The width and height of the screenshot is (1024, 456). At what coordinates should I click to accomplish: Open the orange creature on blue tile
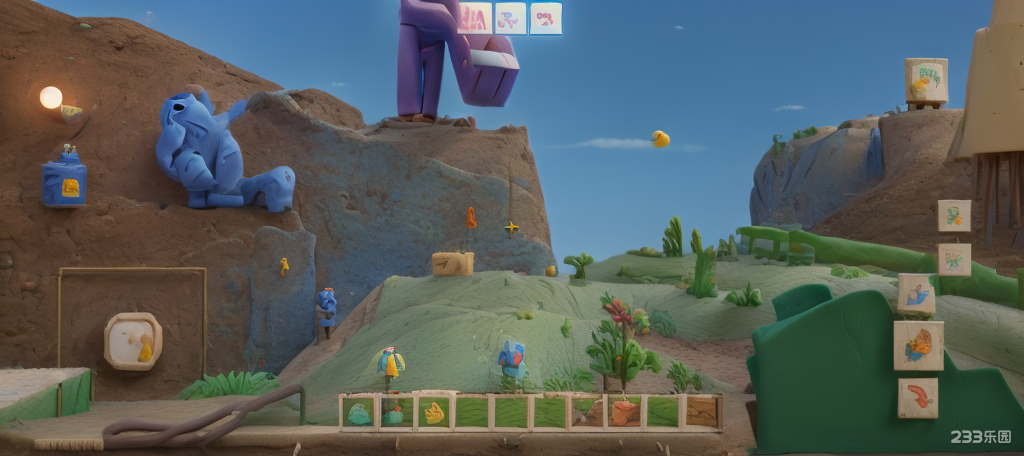(918, 345)
